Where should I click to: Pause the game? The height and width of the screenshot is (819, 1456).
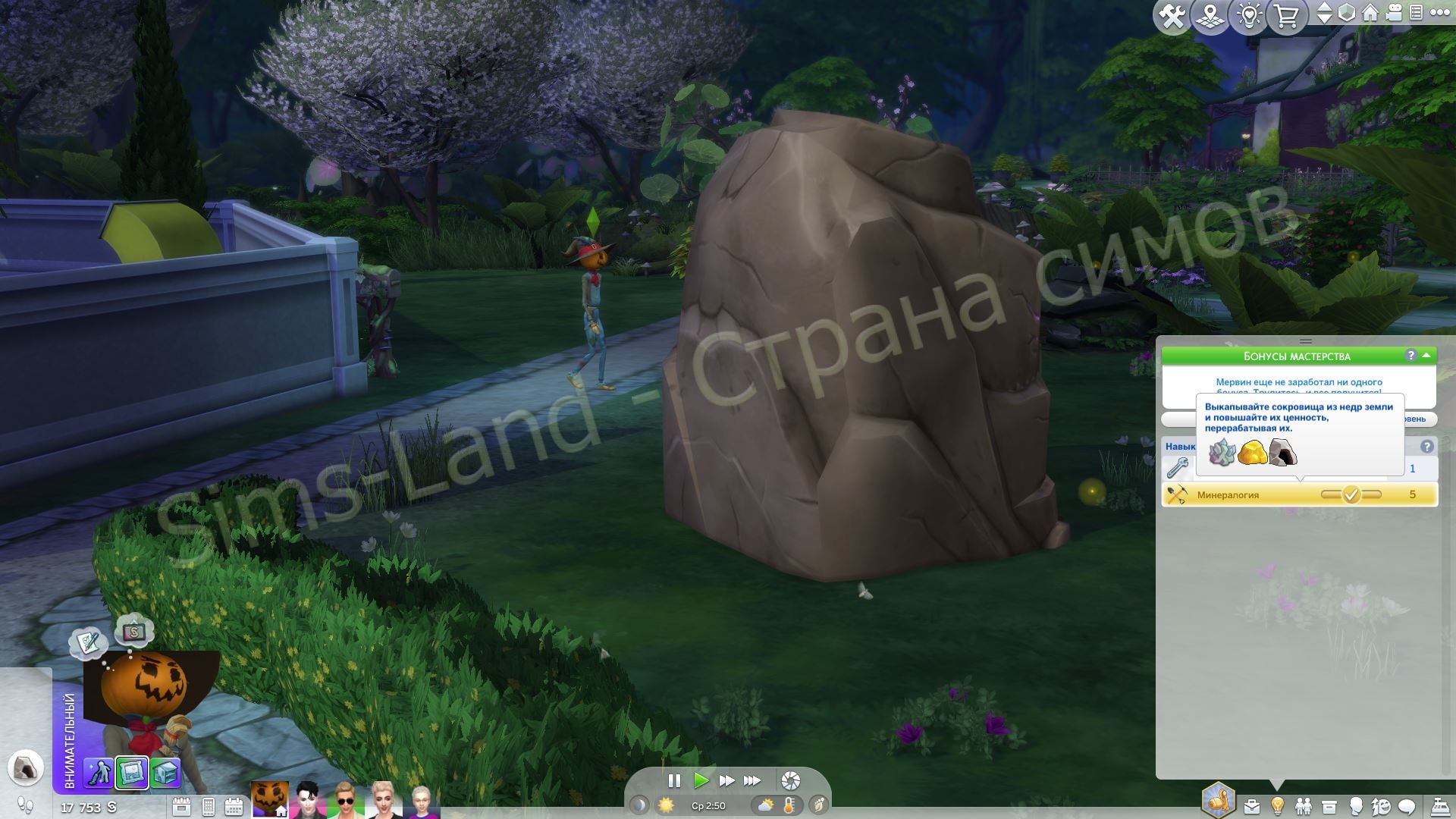[673, 780]
